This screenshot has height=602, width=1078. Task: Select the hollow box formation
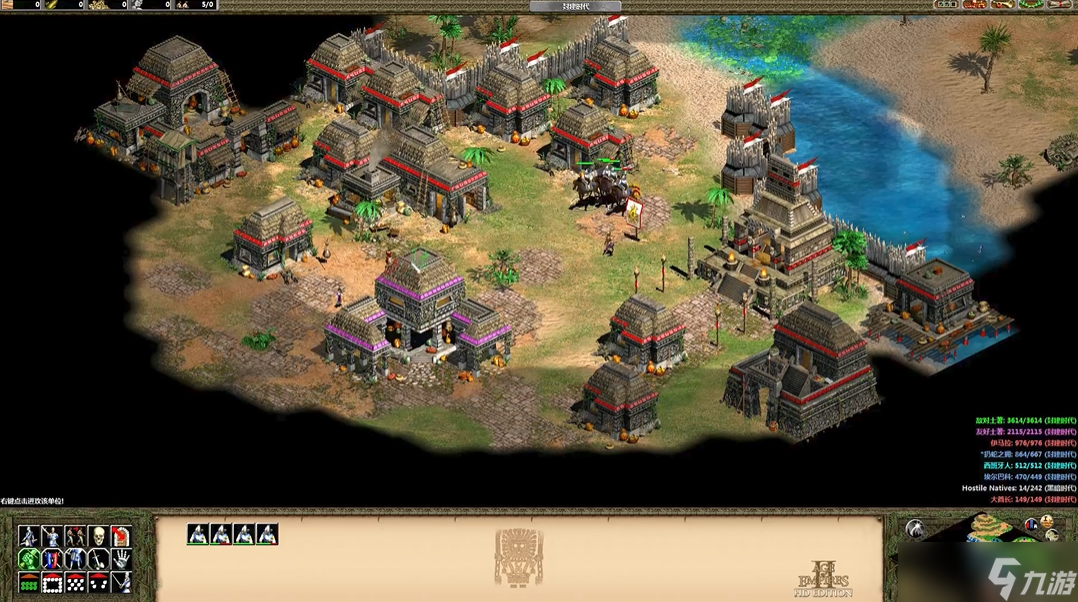click(x=52, y=583)
